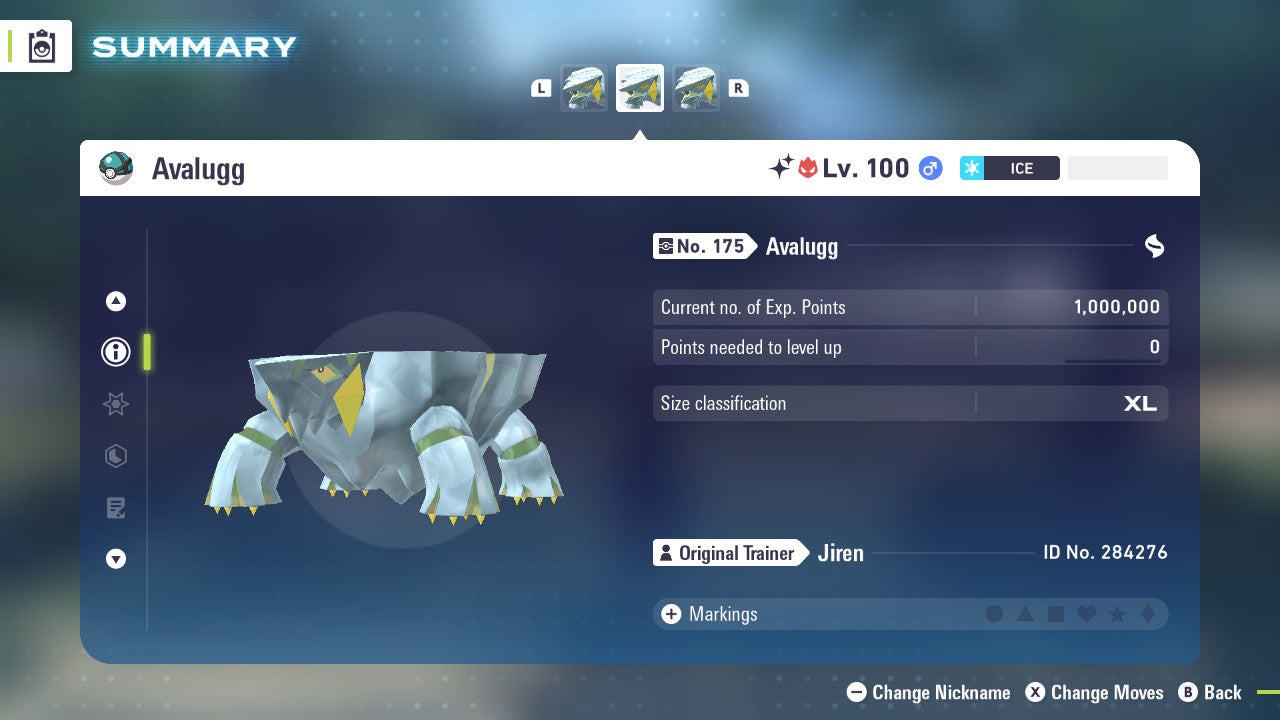Viewport: 1280px width, 720px height.
Task: Select the male gender symbol
Action: coord(930,168)
